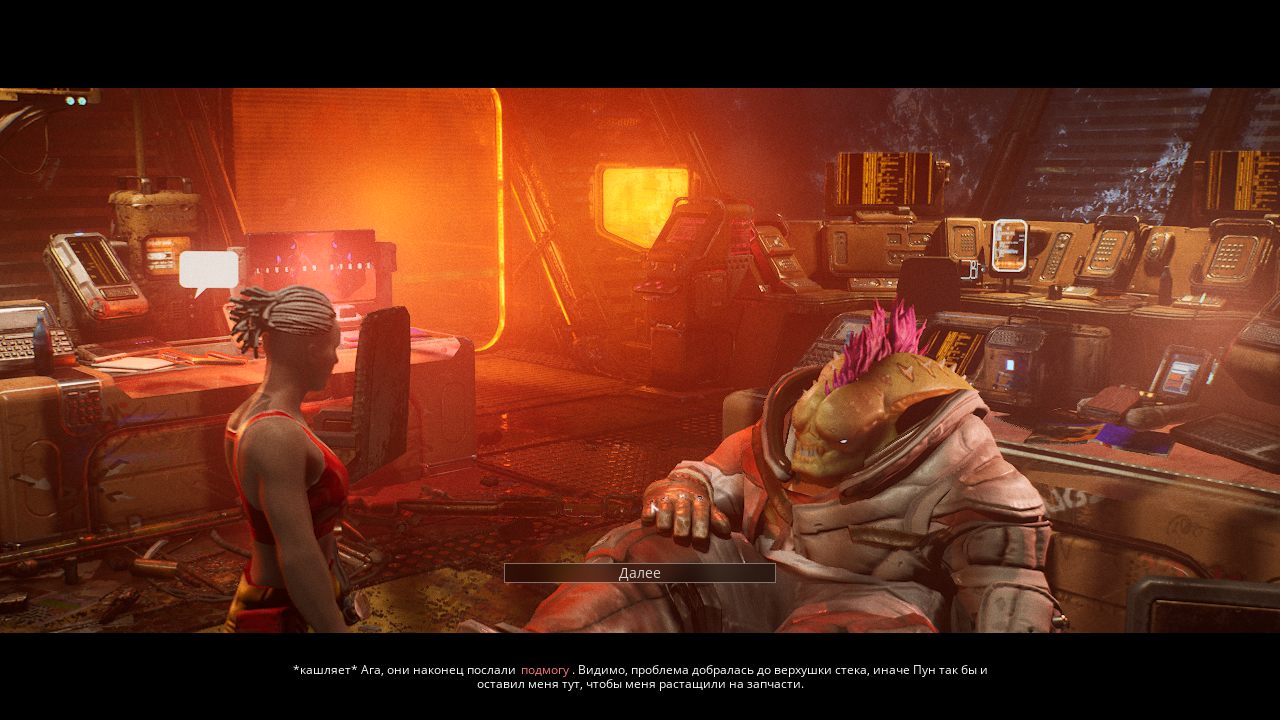Select the white speech bubble icon
1280x720 pixels.
[x=209, y=270]
